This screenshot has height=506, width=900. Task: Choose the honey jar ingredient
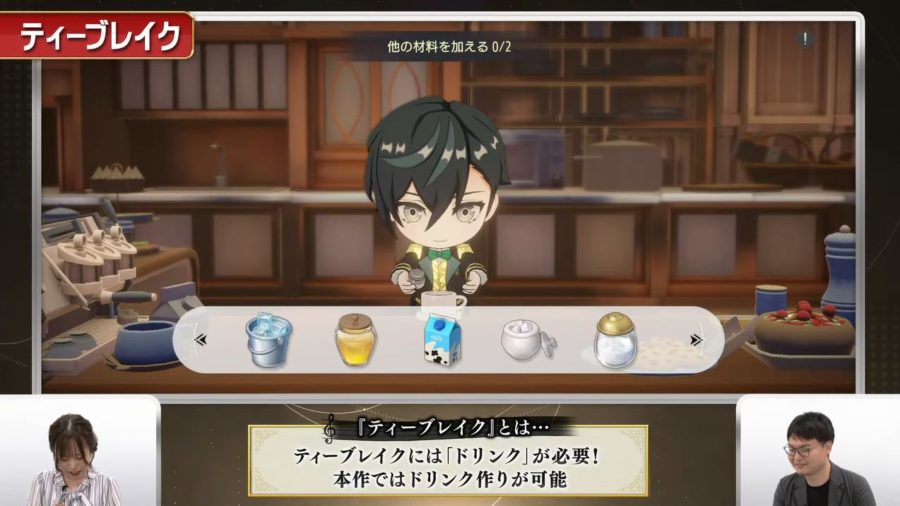click(x=355, y=340)
